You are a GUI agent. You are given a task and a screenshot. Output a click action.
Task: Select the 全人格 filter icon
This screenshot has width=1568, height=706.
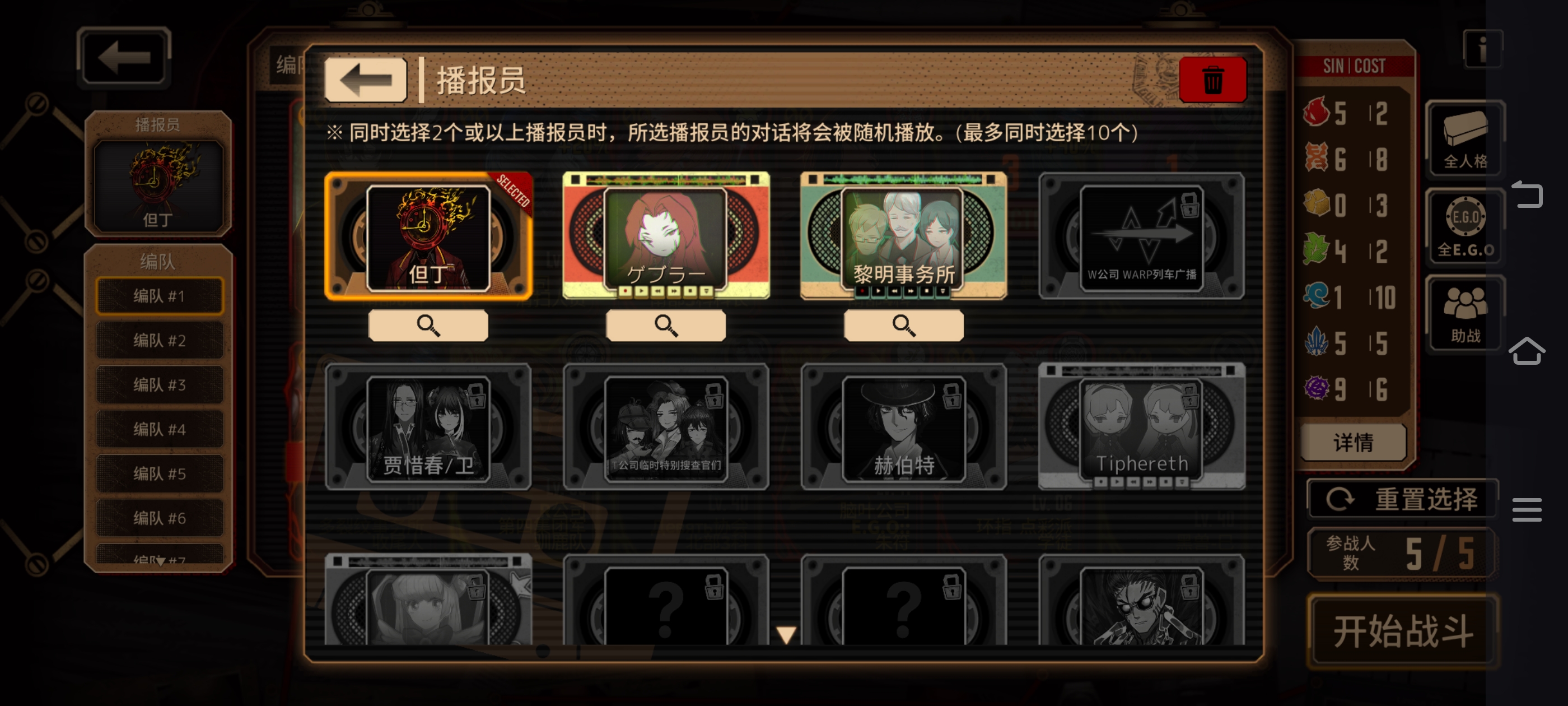pos(1464,139)
